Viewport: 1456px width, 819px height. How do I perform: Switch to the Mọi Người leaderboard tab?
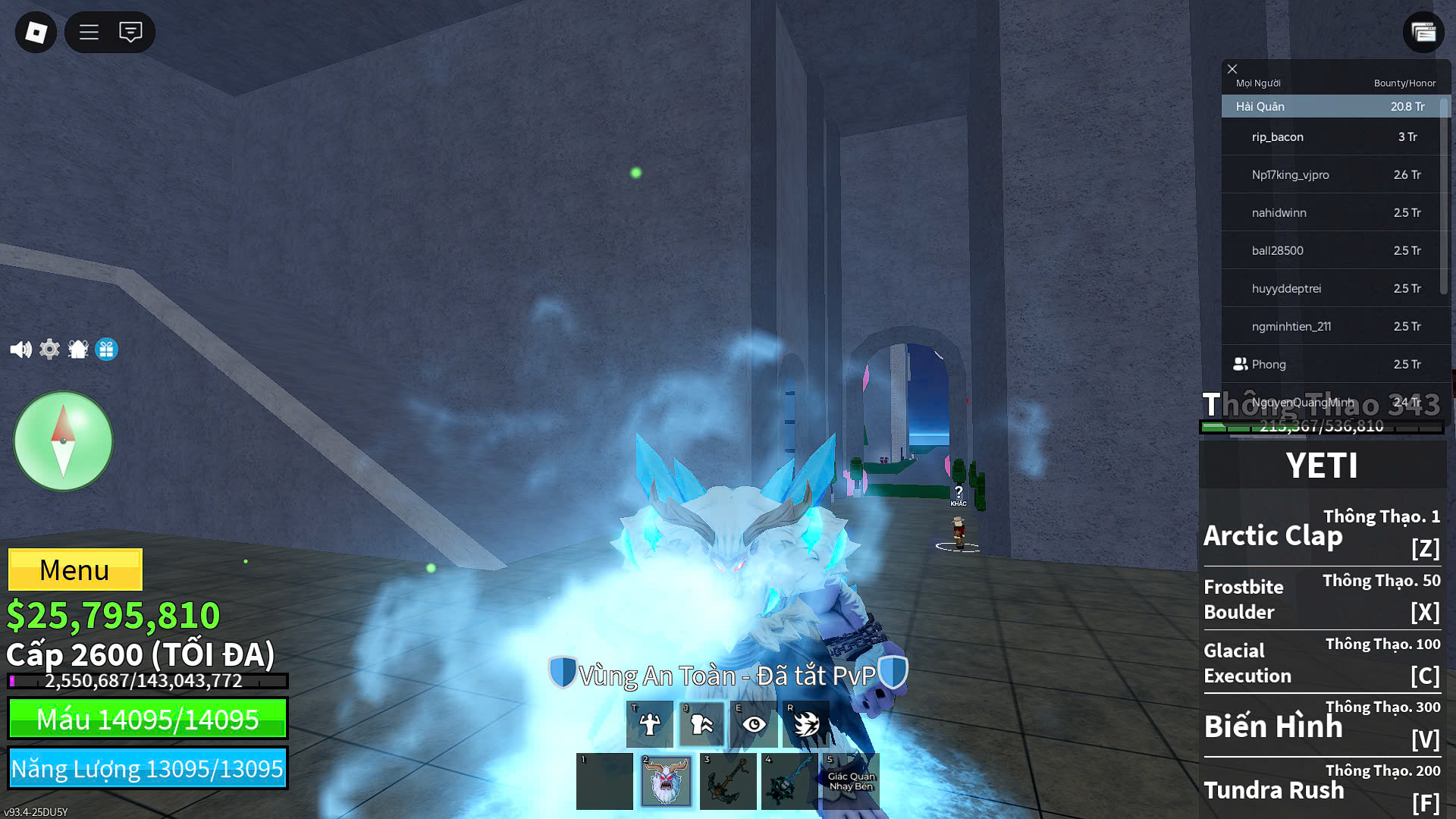[1260, 82]
